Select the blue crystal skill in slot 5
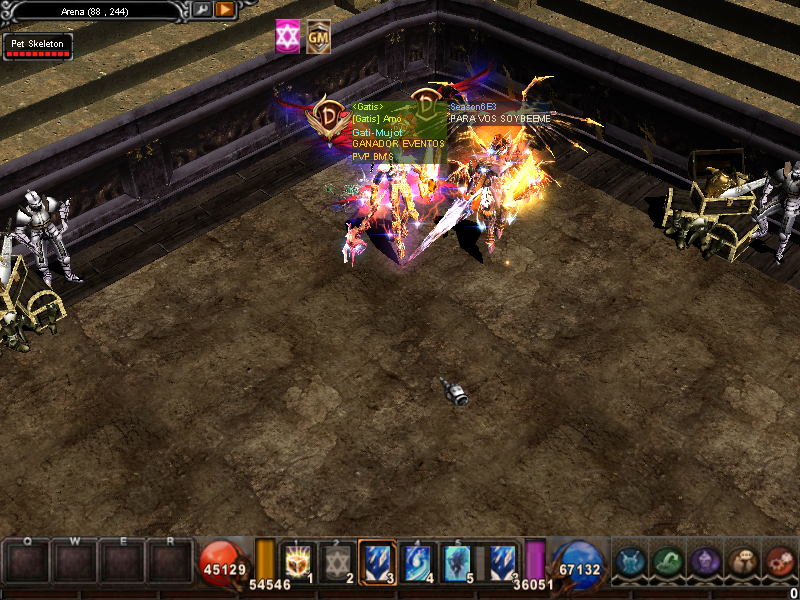This screenshot has width=800, height=600. point(457,562)
